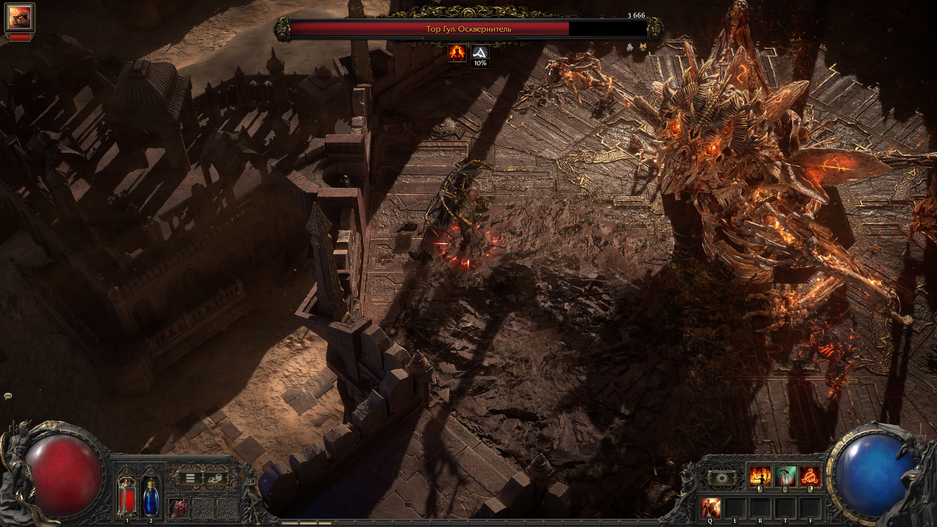Image resolution: width=937 pixels, height=527 pixels.
Task: Use the red life flask
Action: 128,496
